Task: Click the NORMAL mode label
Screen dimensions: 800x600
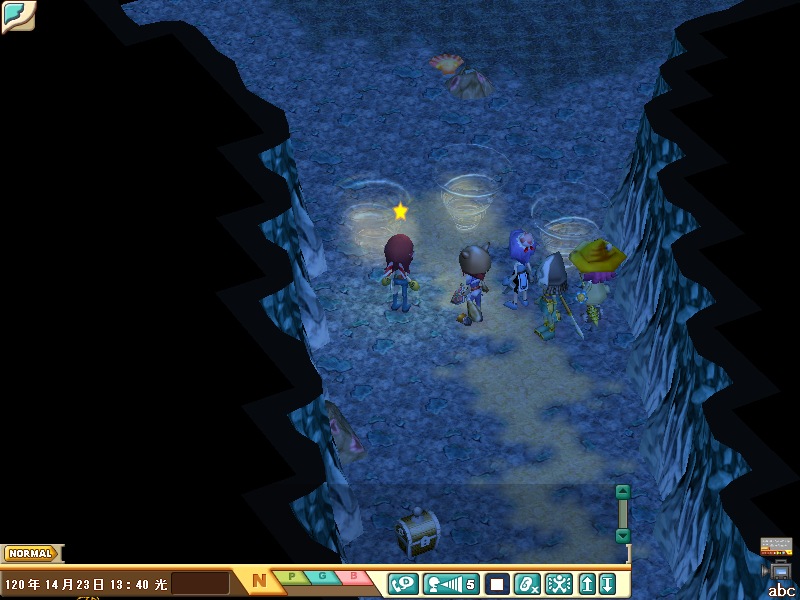Action: (31, 553)
